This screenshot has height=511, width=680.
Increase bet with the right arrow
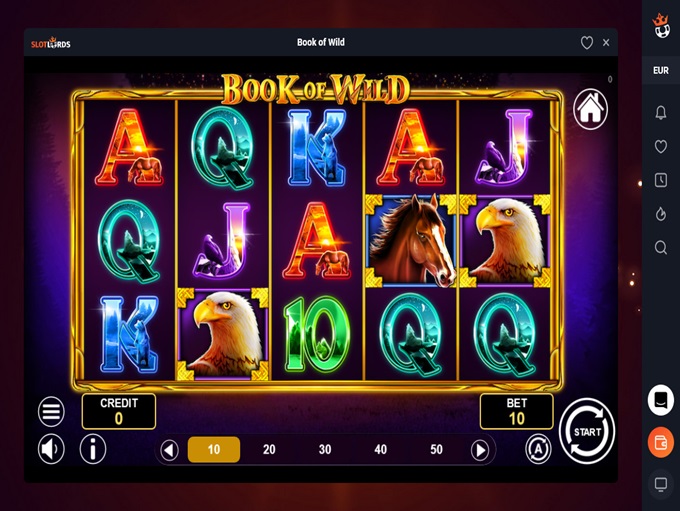point(480,450)
